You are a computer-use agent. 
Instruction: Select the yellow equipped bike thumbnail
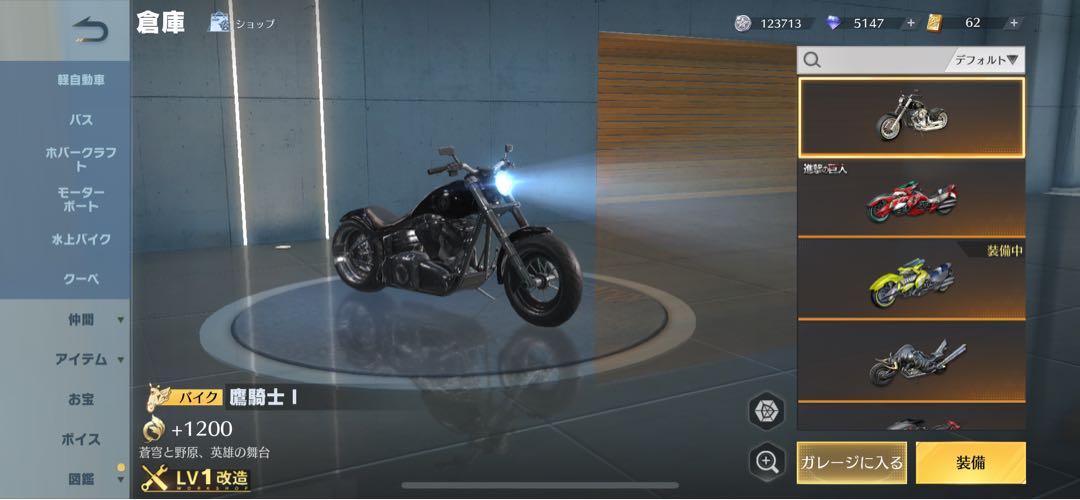[x=911, y=280]
